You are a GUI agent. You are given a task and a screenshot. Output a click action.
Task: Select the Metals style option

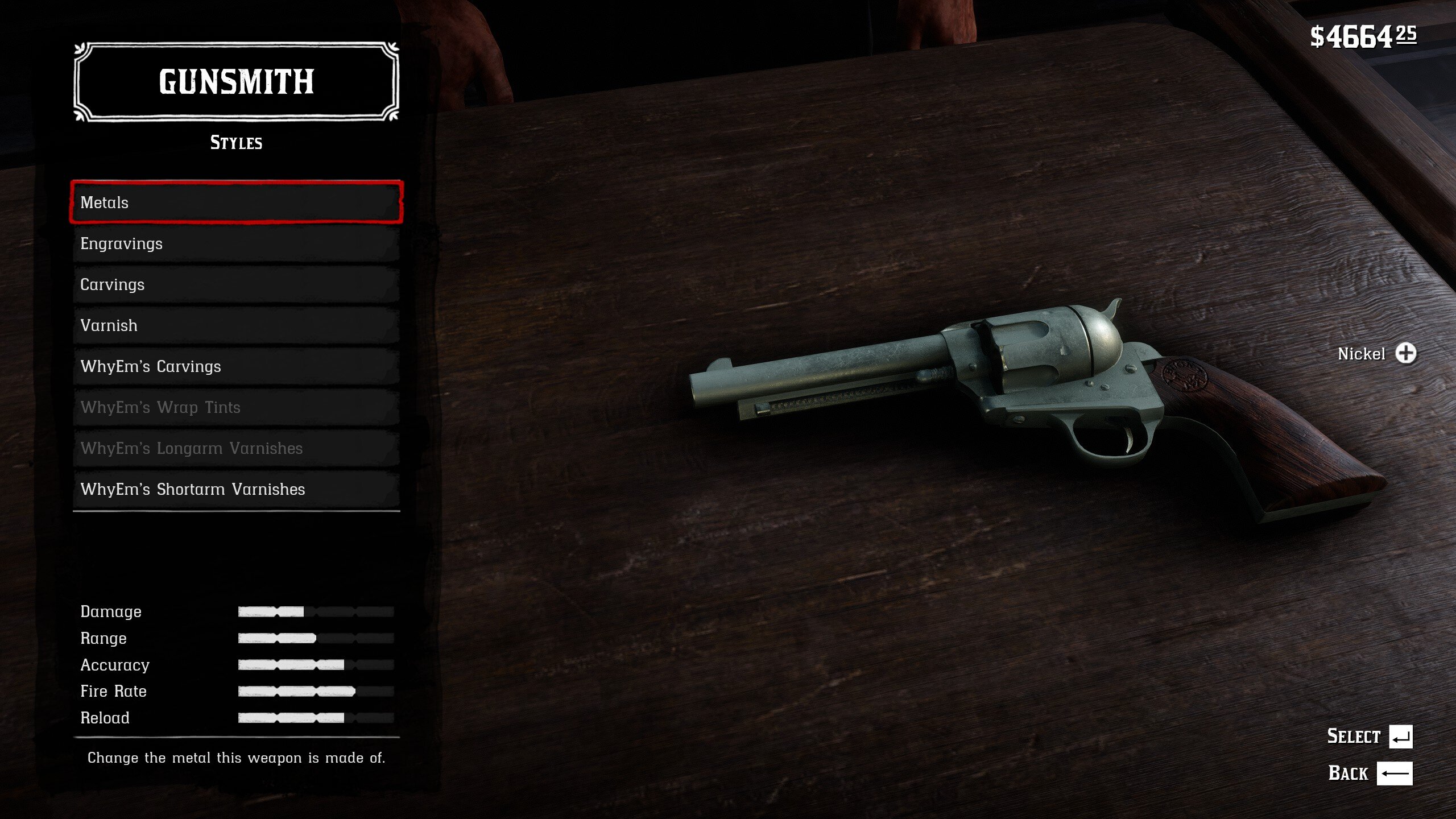pos(236,202)
